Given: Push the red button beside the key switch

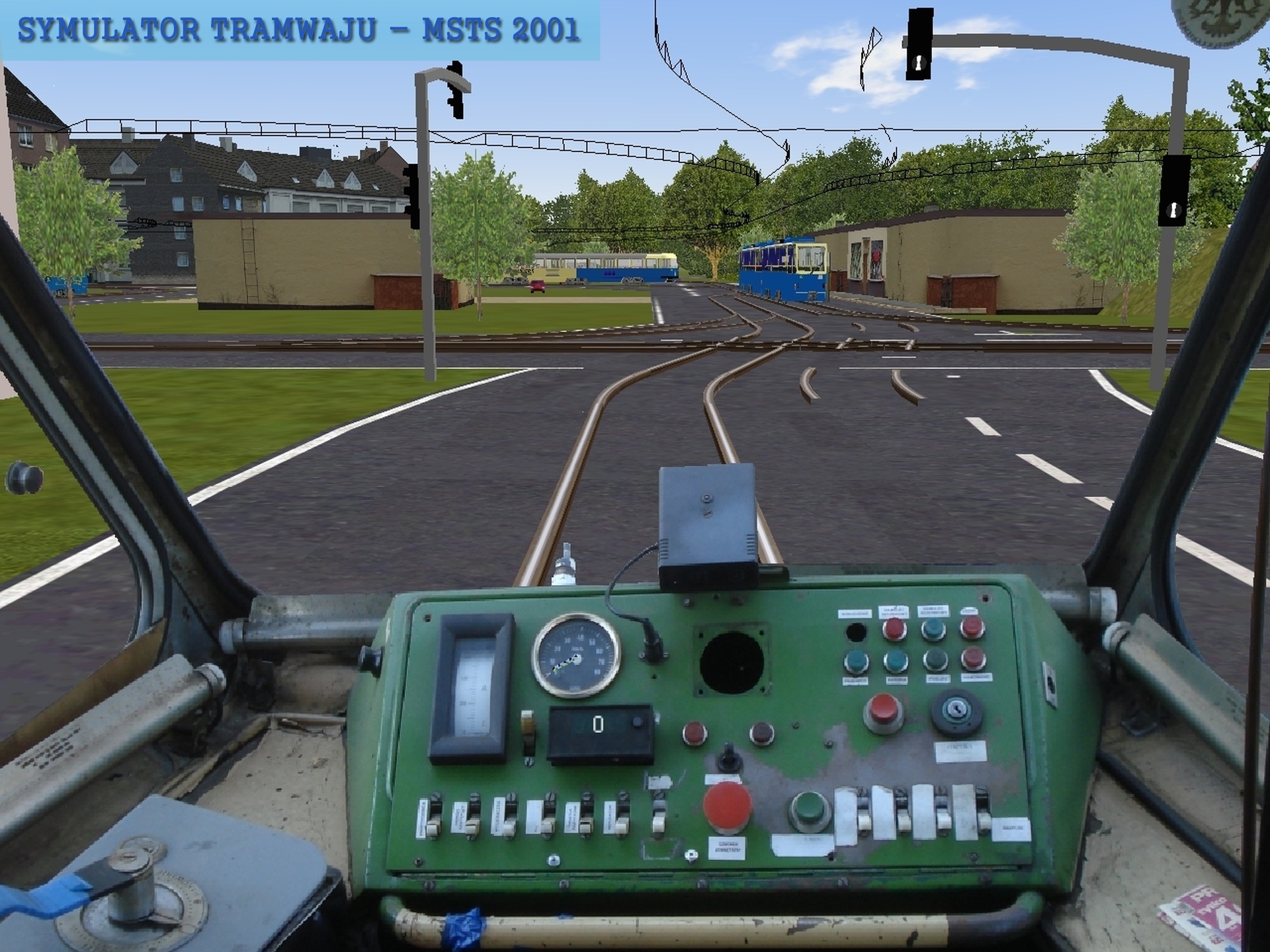Looking at the screenshot, I should pos(883,710).
